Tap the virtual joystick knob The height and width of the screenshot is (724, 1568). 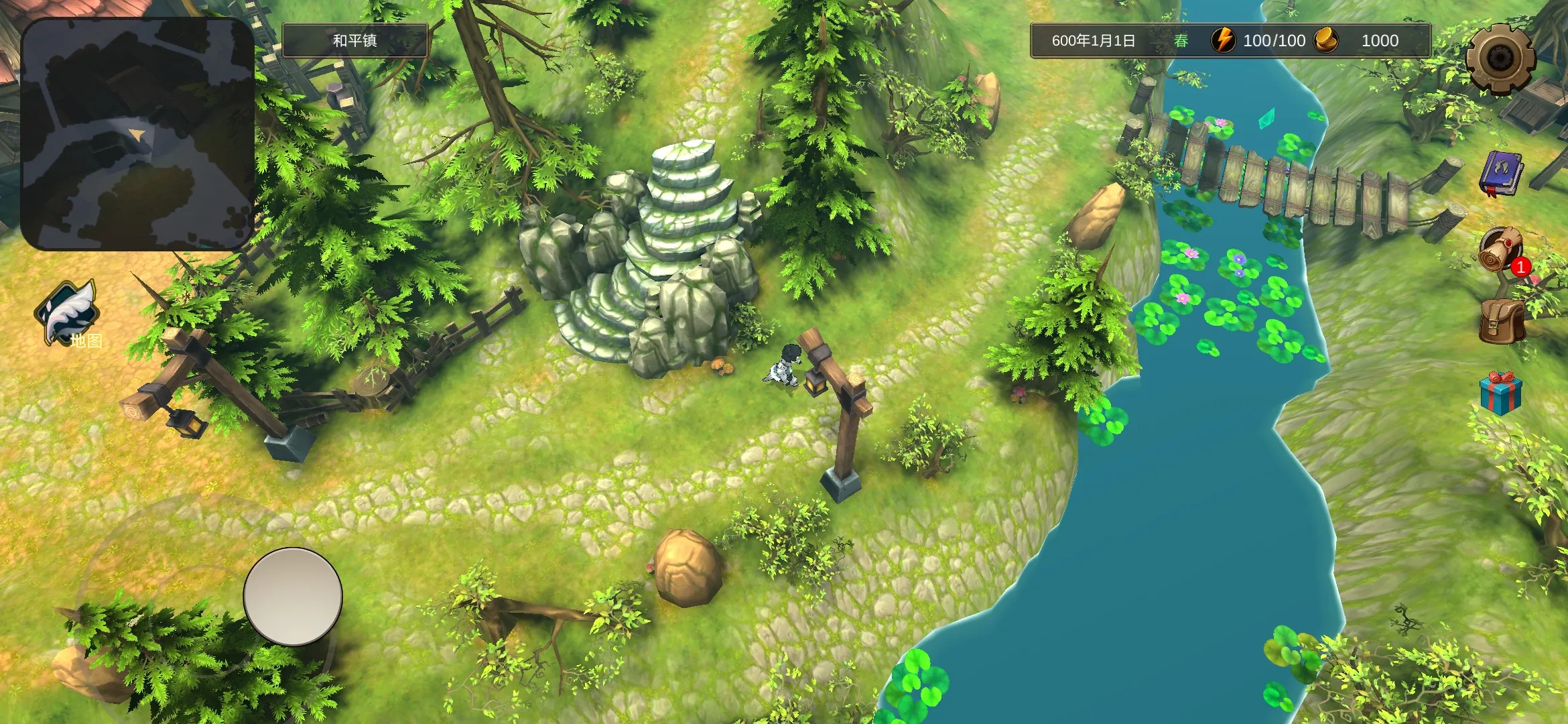293,597
